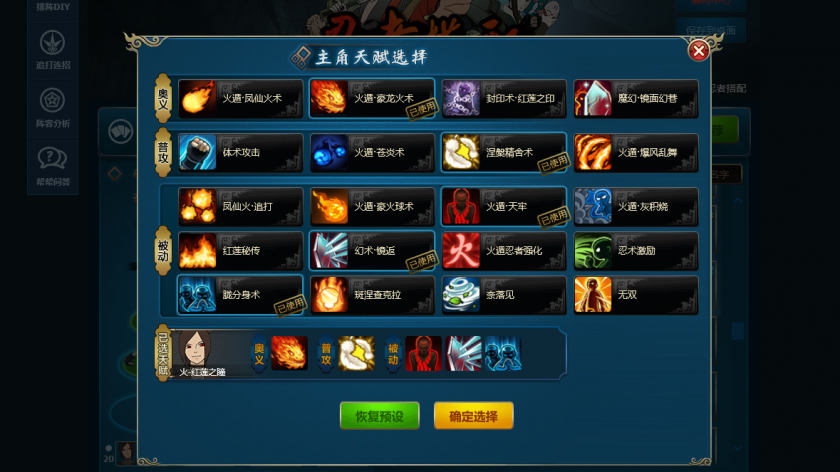
Task: Confirm with the 确定选择 button
Action: pos(473,416)
